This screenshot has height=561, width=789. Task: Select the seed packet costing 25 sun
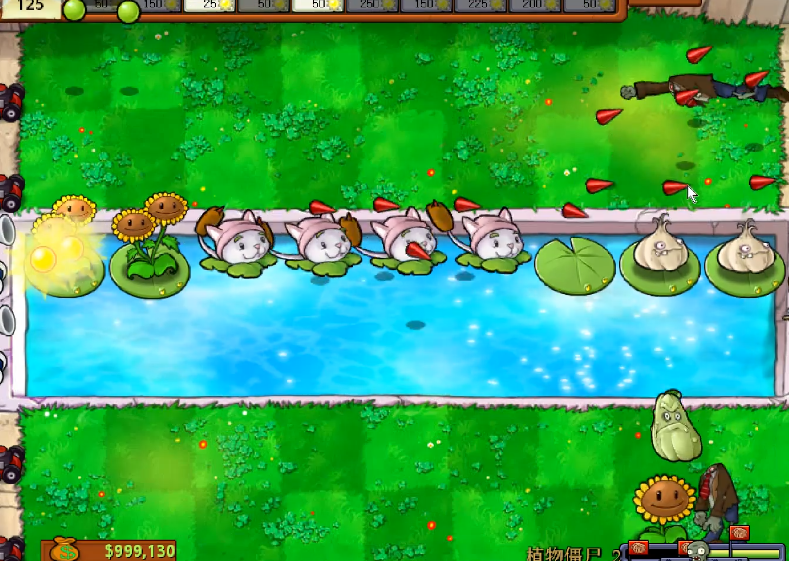[x=208, y=6]
